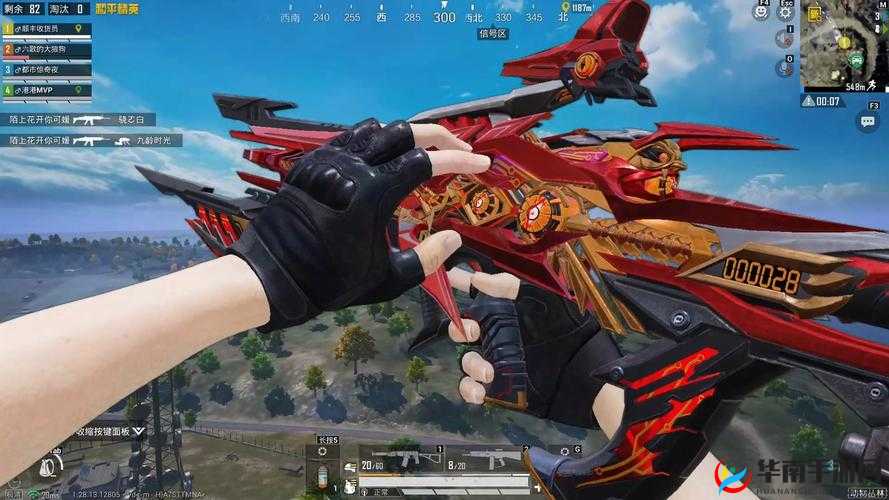Expand the minimap
Viewport: 889px width, 500px height.
click(844, 46)
